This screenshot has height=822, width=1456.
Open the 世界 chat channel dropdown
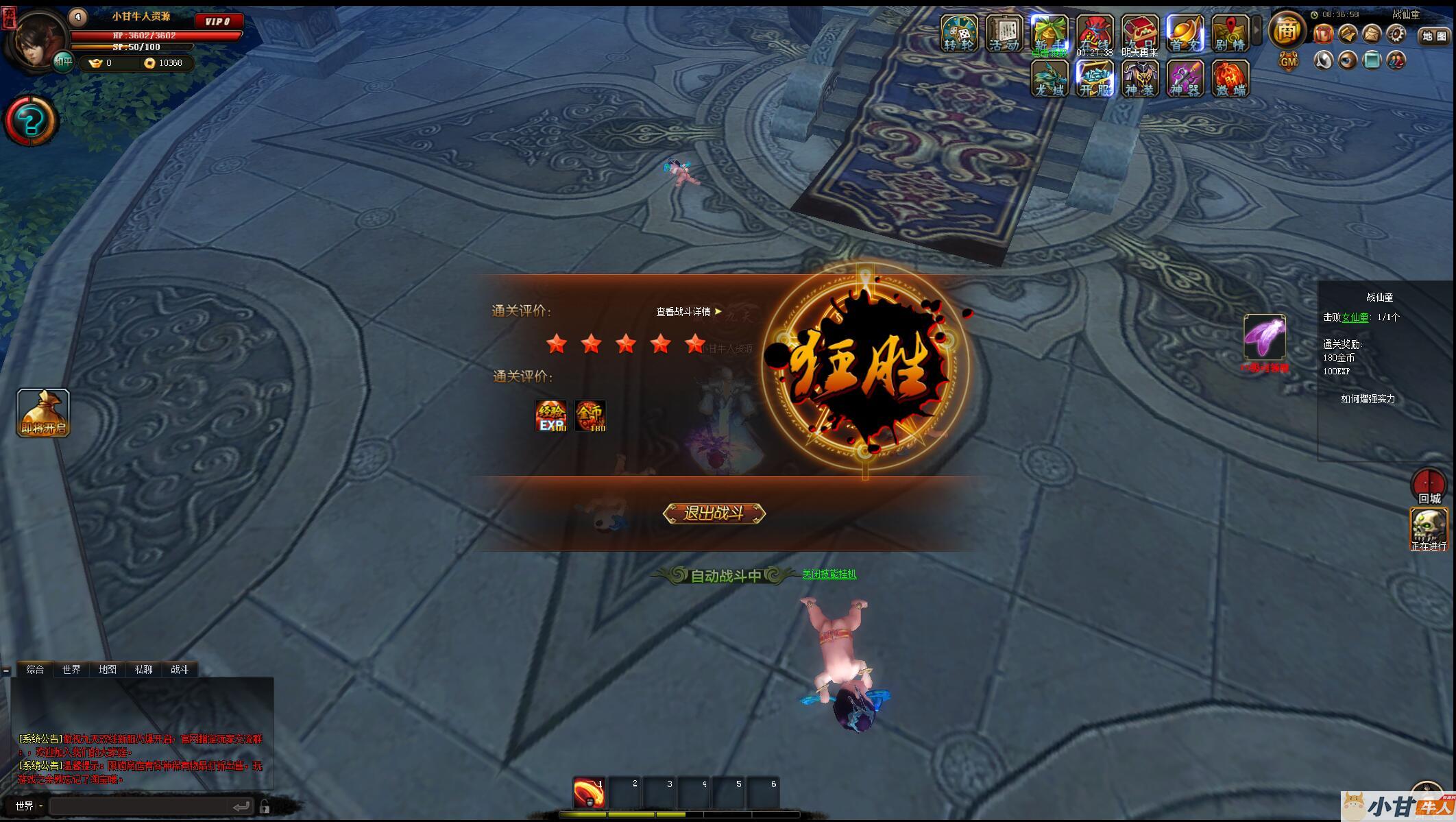tap(29, 806)
